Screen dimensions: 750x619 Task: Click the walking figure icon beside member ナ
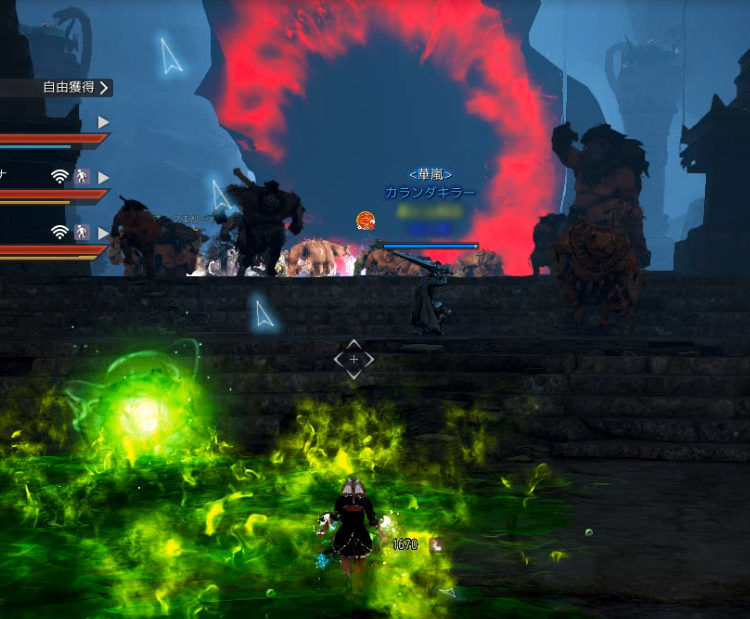pyautogui.click(x=82, y=177)
